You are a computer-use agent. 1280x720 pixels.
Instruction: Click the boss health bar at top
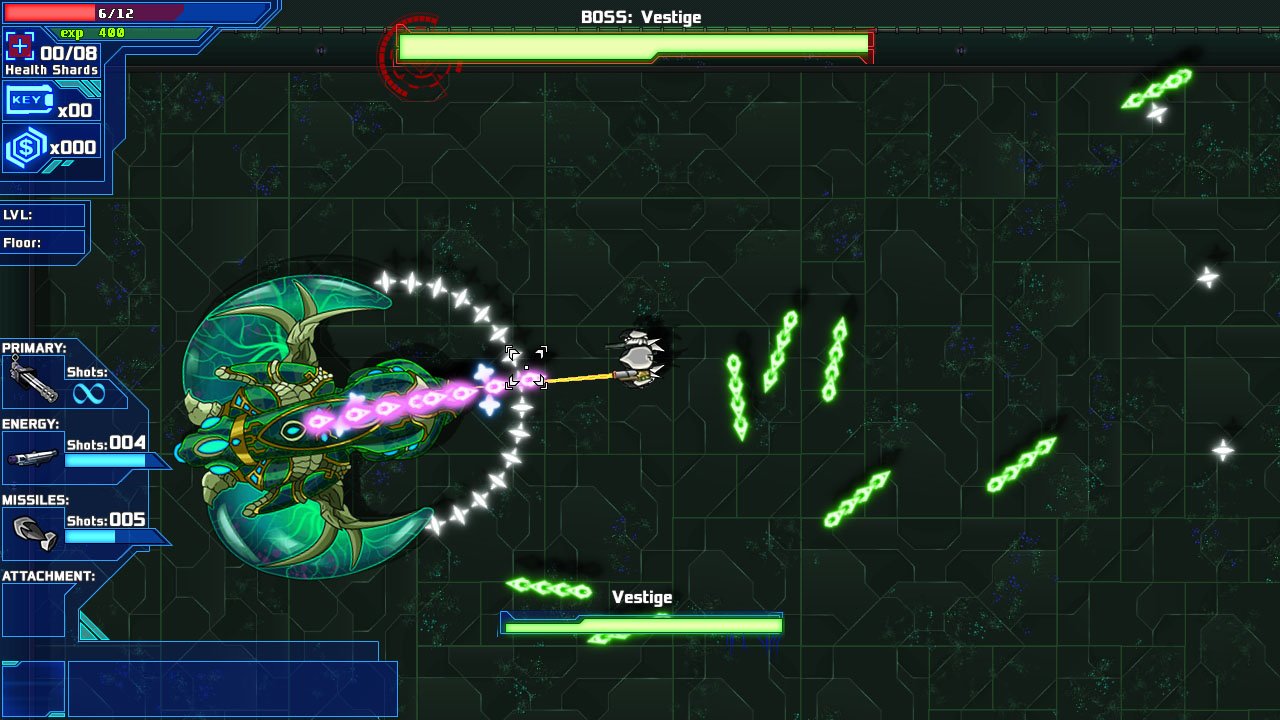636,45
